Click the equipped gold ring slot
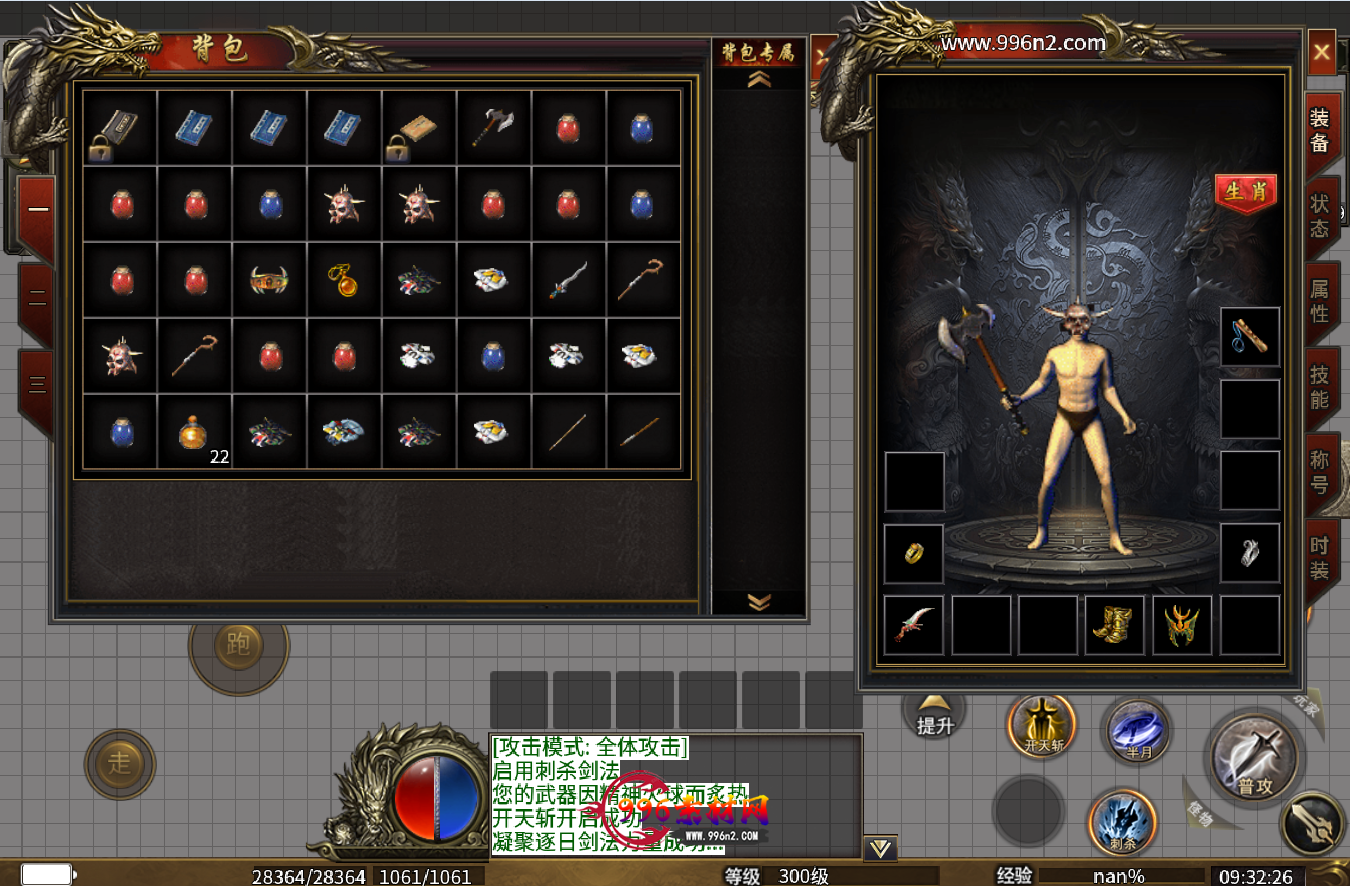 point(914,553)
